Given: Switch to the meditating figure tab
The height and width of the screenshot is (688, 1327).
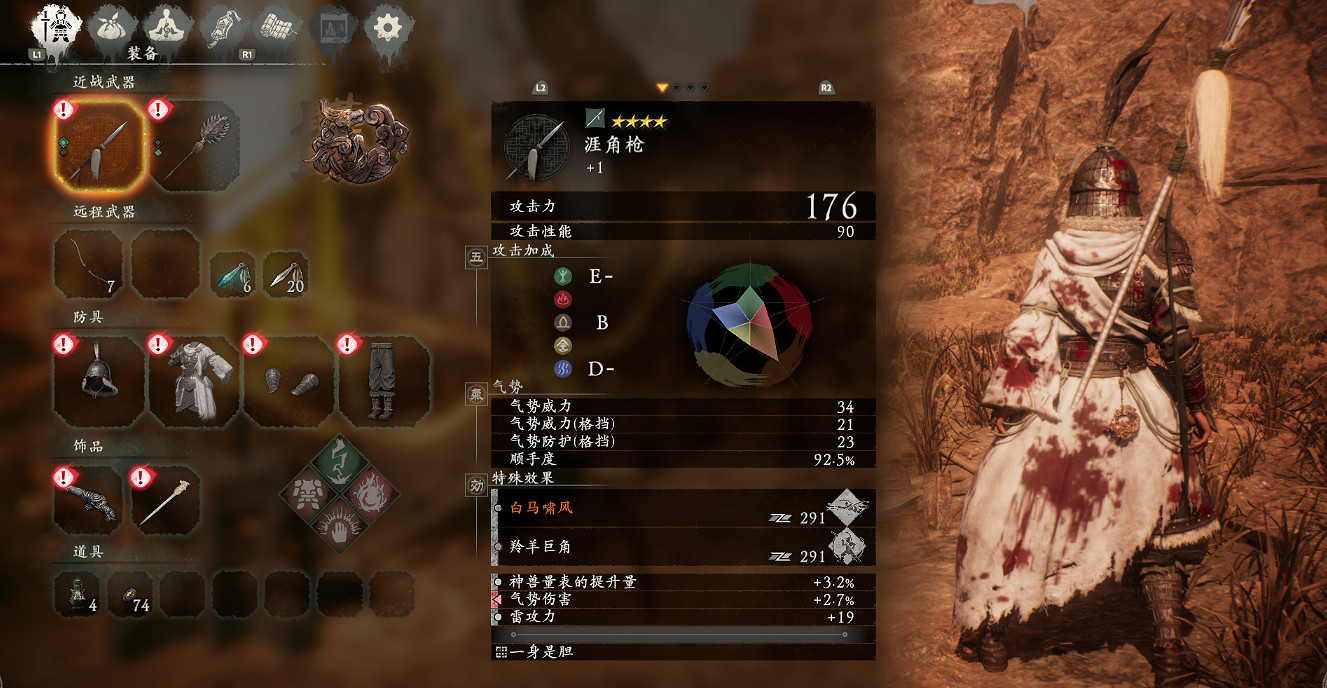Looking at the screenshot, I should (168, 26).
